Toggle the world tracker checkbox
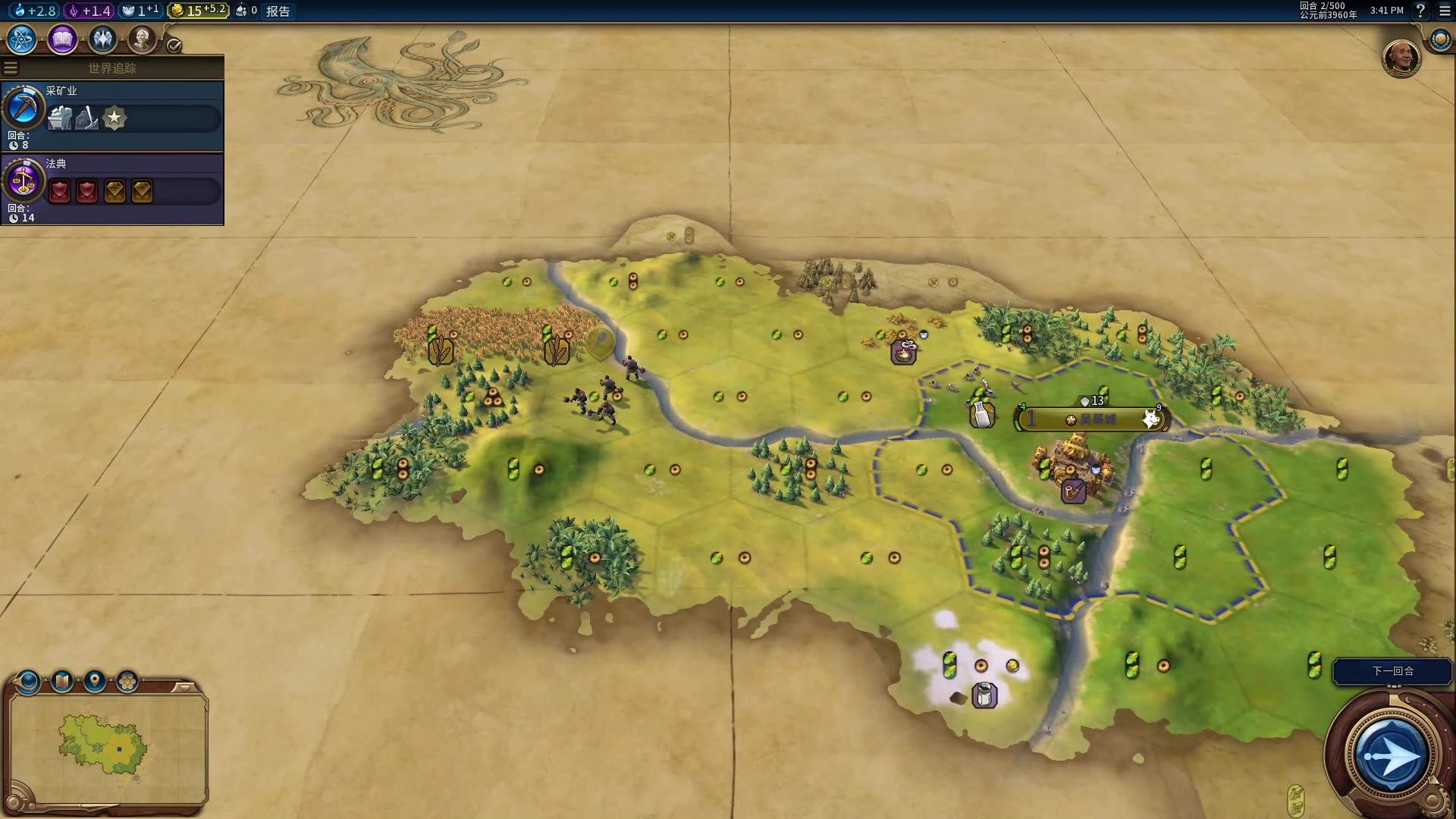The height and width of the screenshot is (819, 1456). tap(174, 46)
